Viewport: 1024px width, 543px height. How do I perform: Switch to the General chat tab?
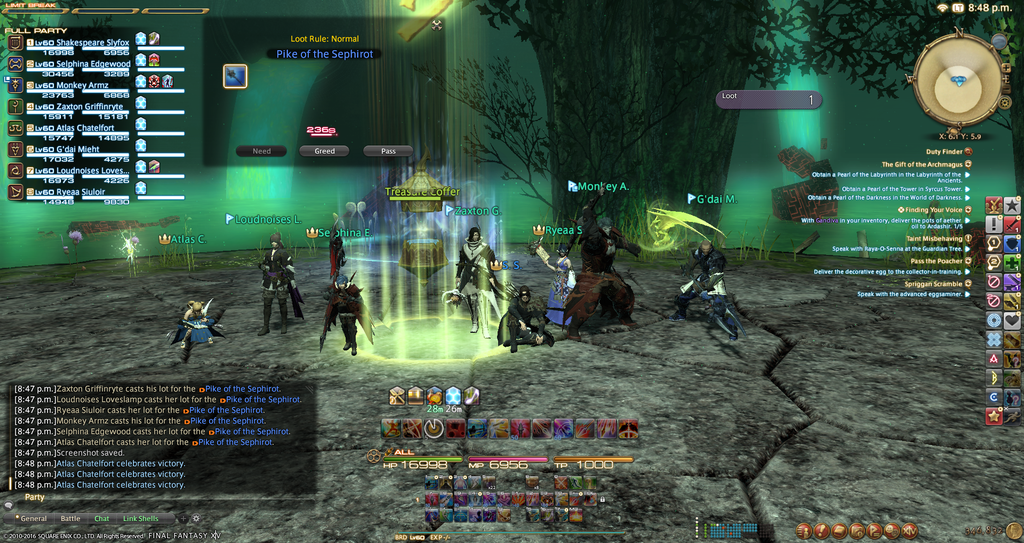(34, 518)
